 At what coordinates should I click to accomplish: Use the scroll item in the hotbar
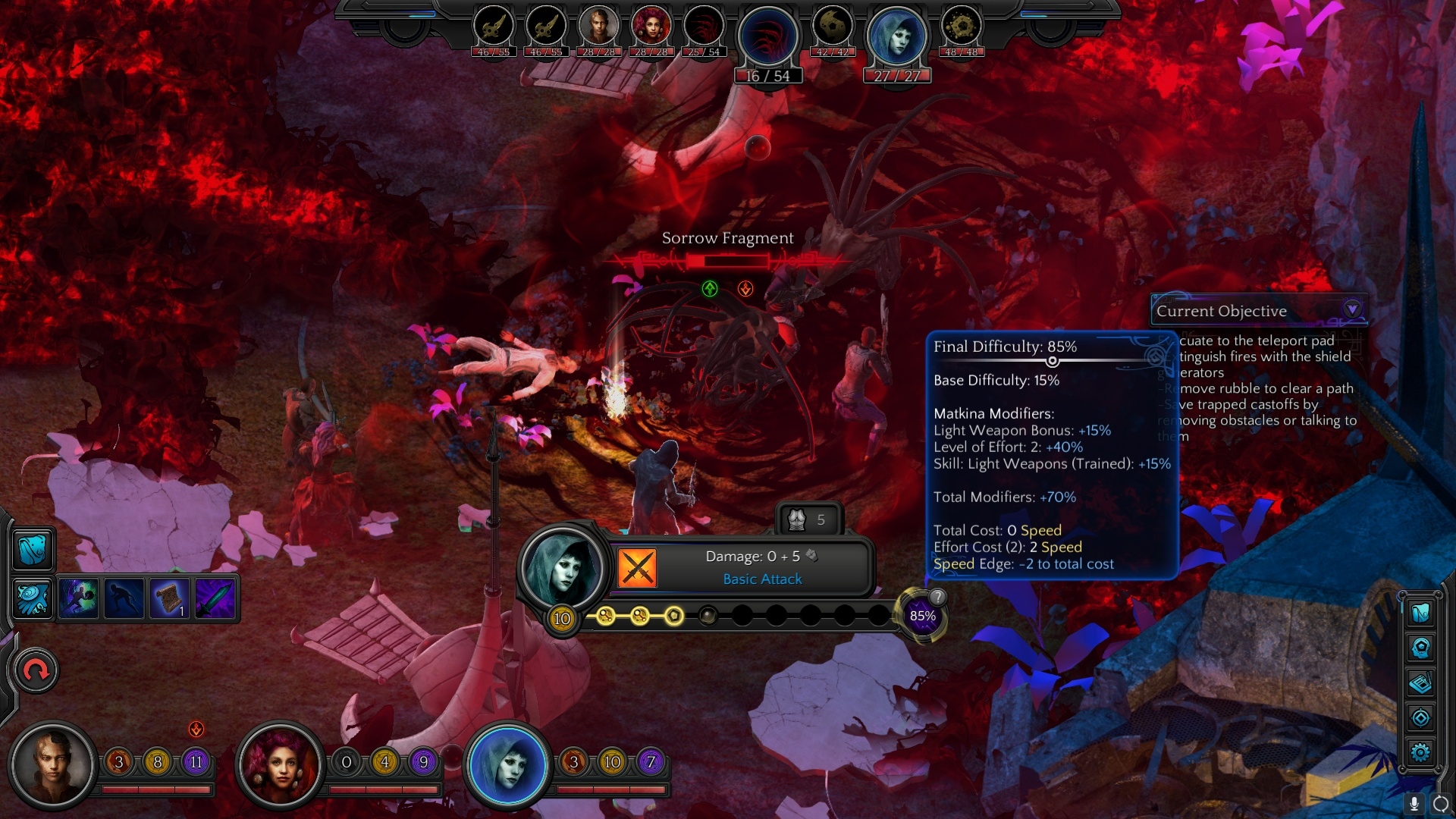pyautogui.click(x=170, y=598)
